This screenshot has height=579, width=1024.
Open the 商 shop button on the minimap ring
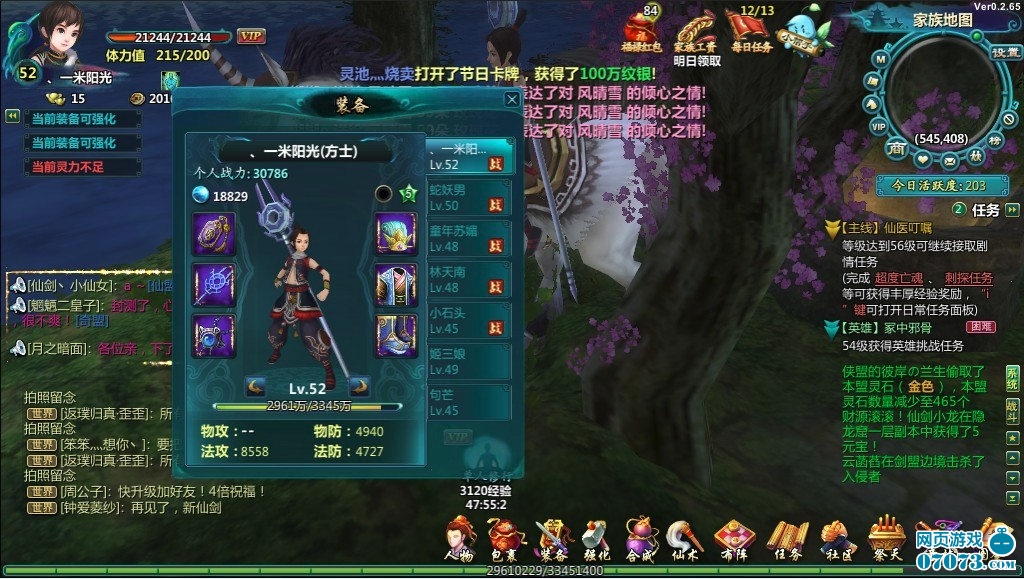898,149
